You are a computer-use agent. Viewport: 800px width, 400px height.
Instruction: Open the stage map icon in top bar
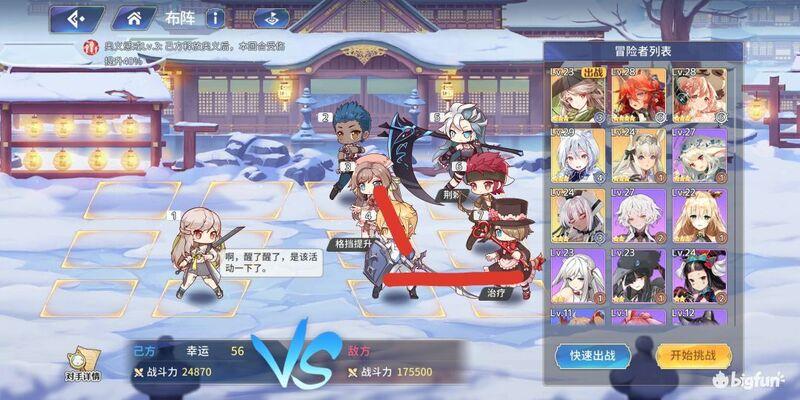(x=267, y=18)
